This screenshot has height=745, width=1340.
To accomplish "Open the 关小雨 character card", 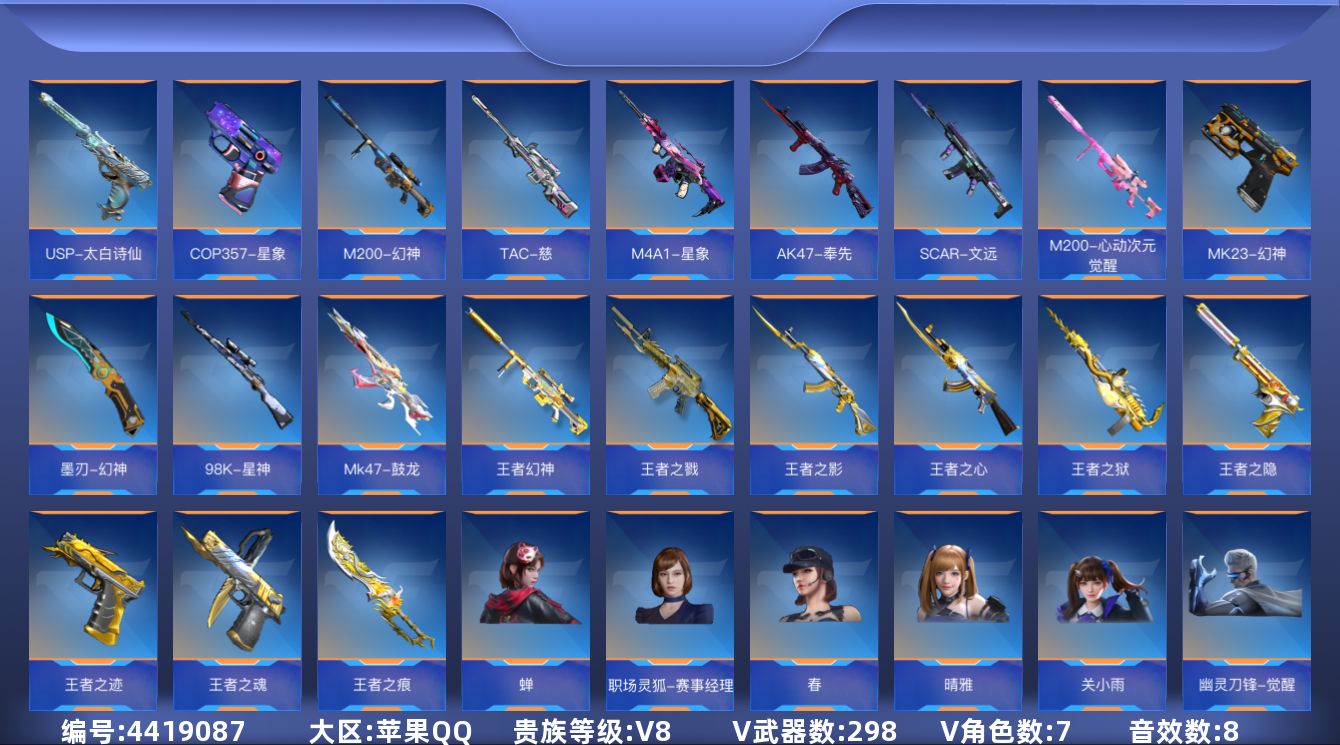I will 1101,610.
